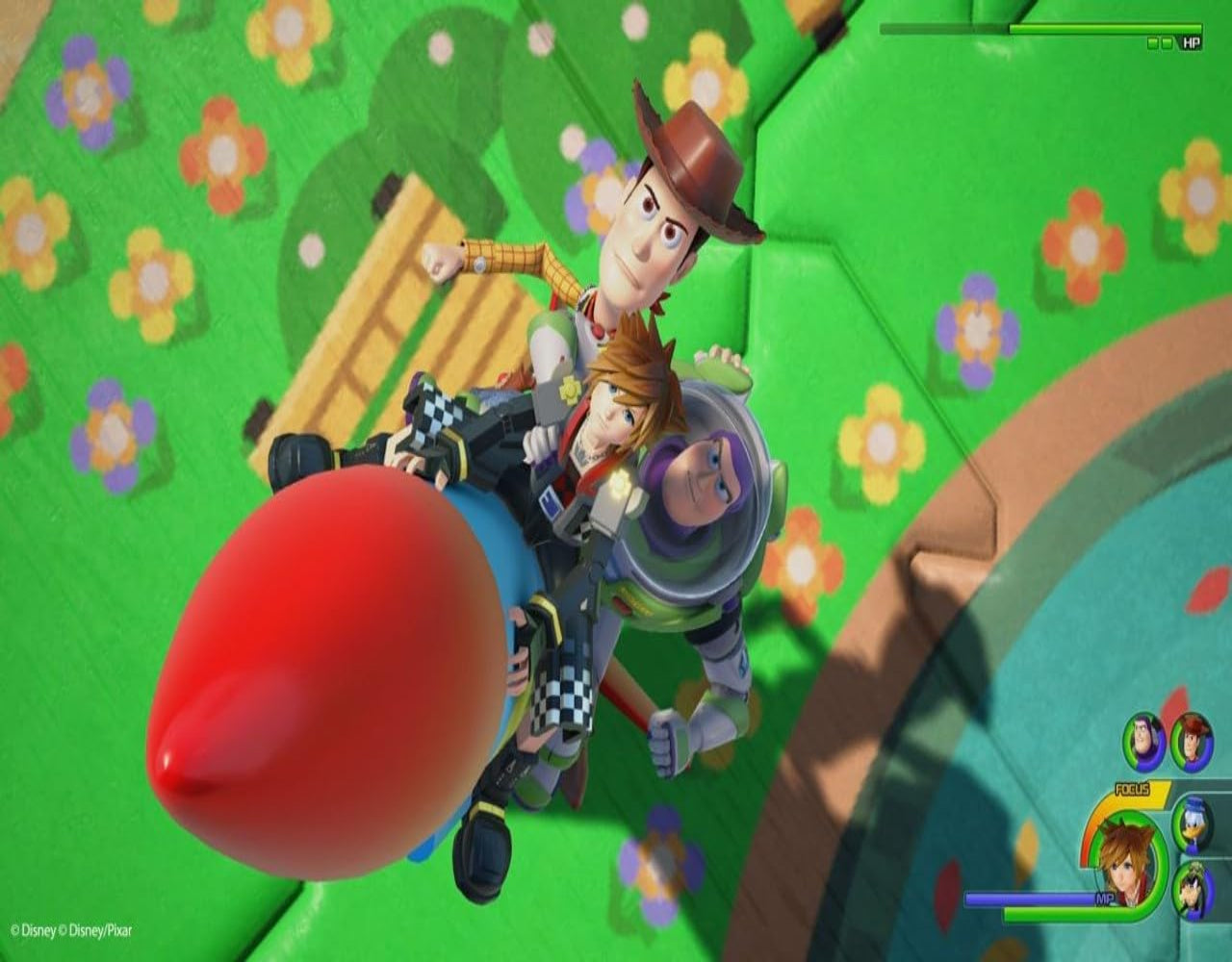
Task: Select Buzz Lightyear's party portrait icon
Action: [1145, 741]
